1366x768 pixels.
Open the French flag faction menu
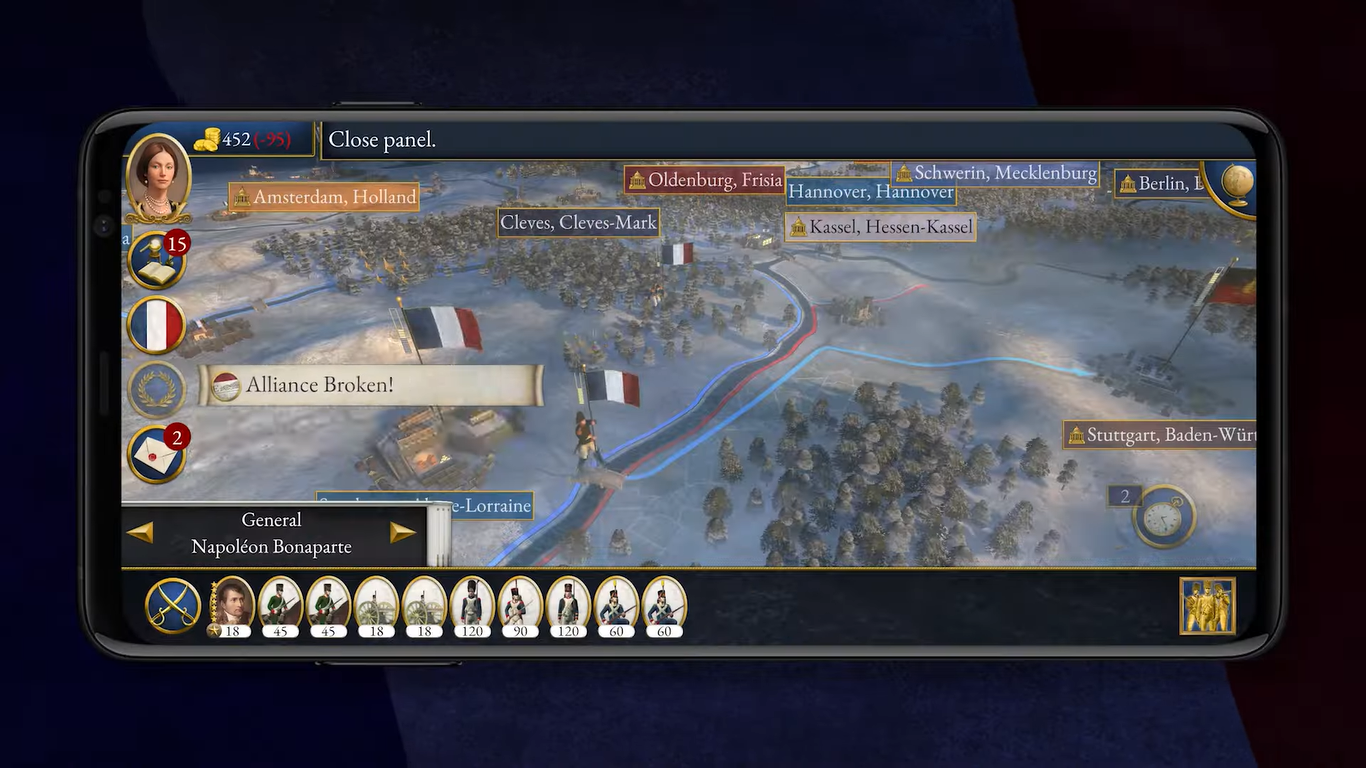pyautogui.click(x=157, y=325)
